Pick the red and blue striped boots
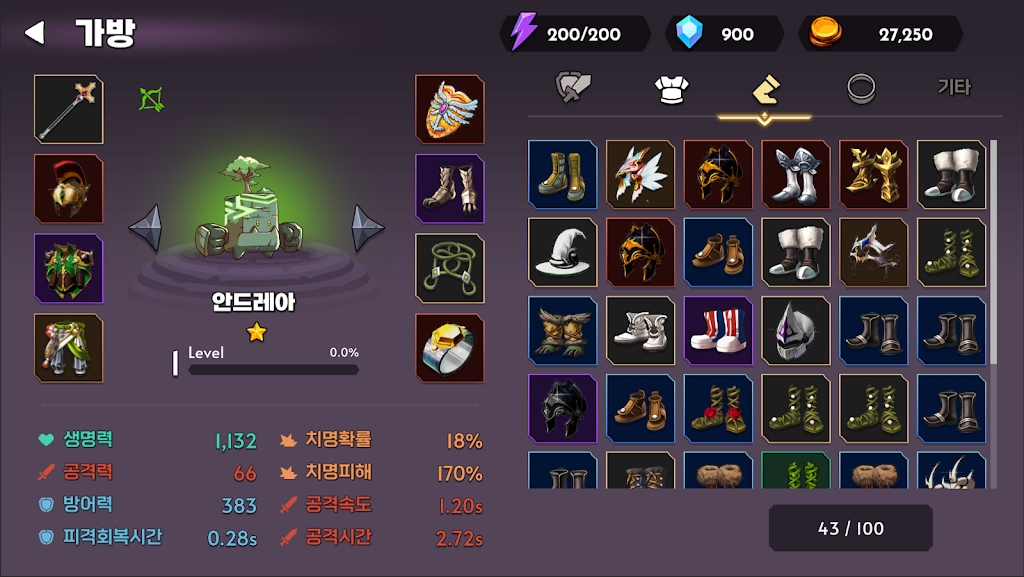Image resolution: width=1024 pixels, height=577 pixels. click(x=718, y=330)
